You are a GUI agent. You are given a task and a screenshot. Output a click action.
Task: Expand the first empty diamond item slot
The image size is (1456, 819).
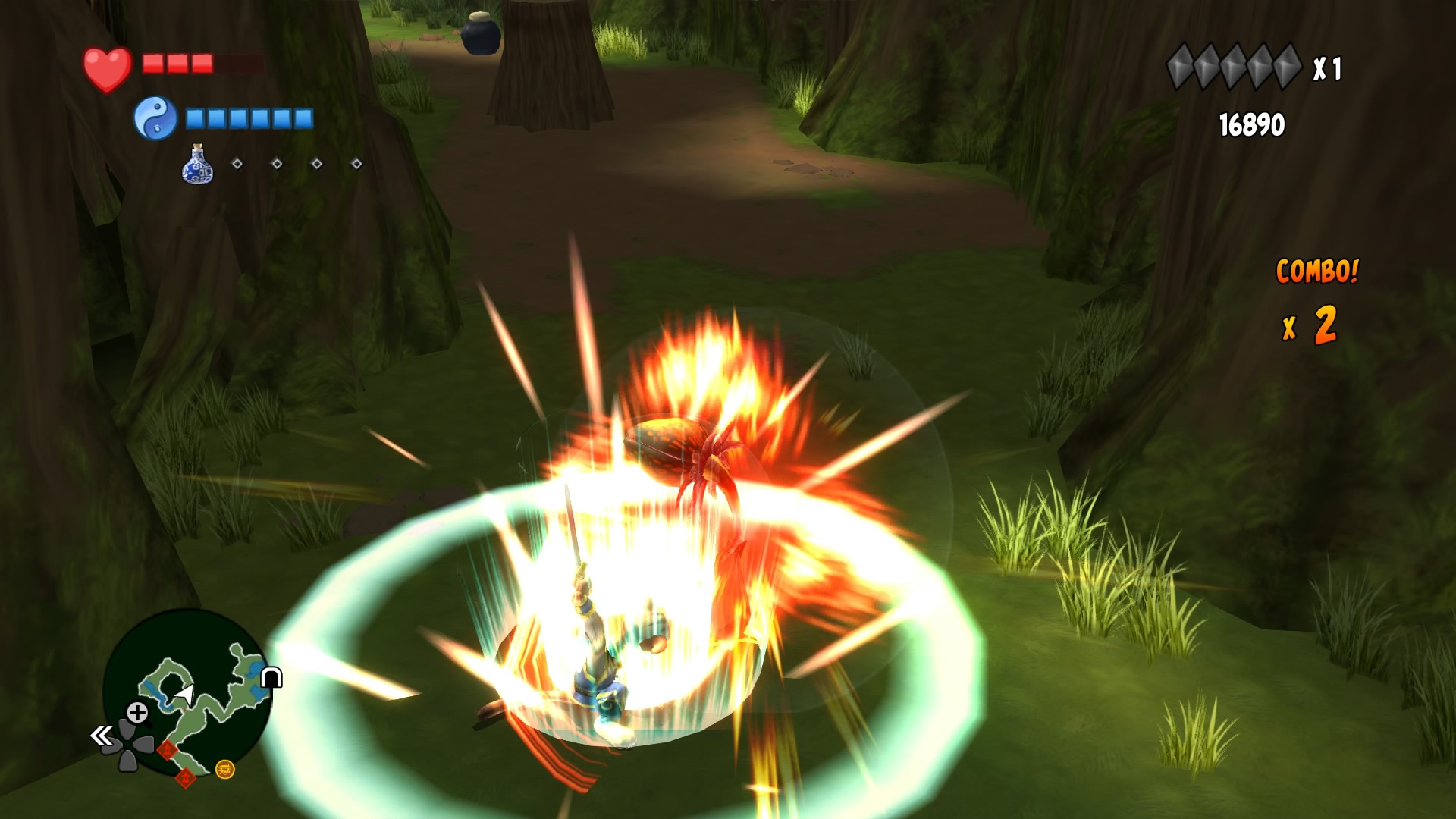click(x=236, y=163)
